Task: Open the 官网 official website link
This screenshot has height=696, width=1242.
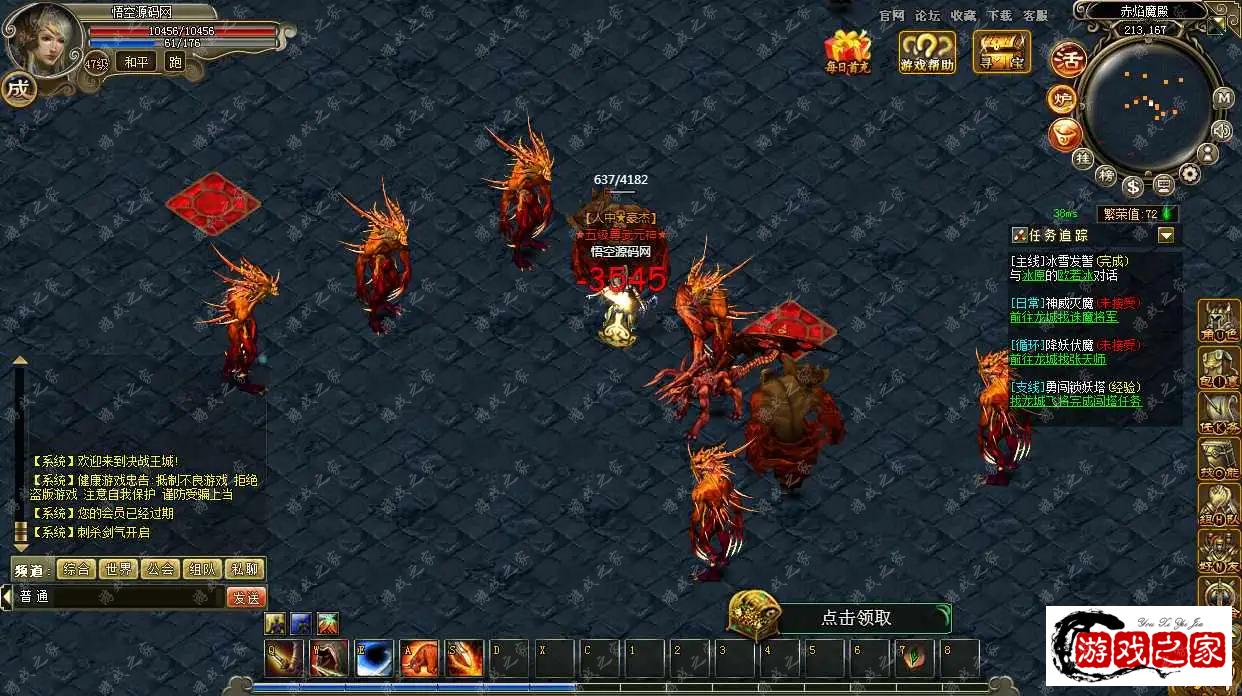Action: pyautogui.click(x=892, y=16)
